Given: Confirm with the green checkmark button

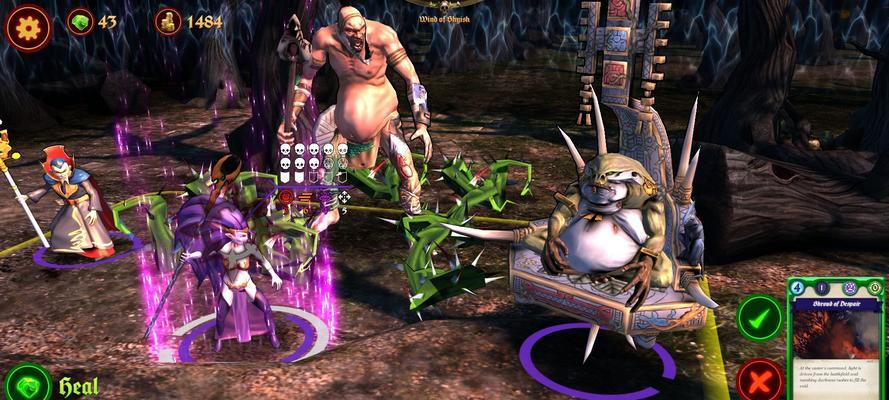Looking at the screenshot, I should (759, 317).
